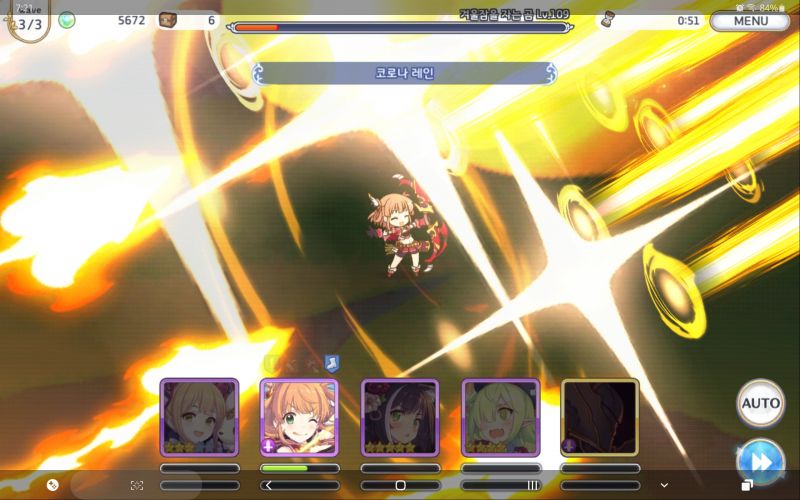Select the black-haired girl character portrait
This screenshot has width=800, height=500.
[x=399, y=417]
